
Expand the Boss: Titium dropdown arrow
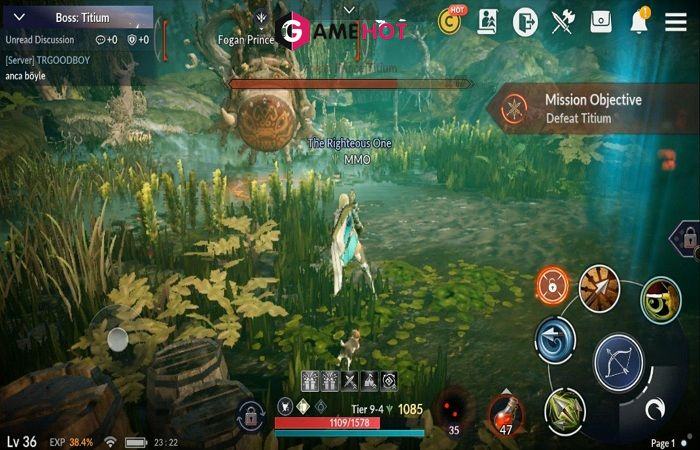[x=18, y=18]
